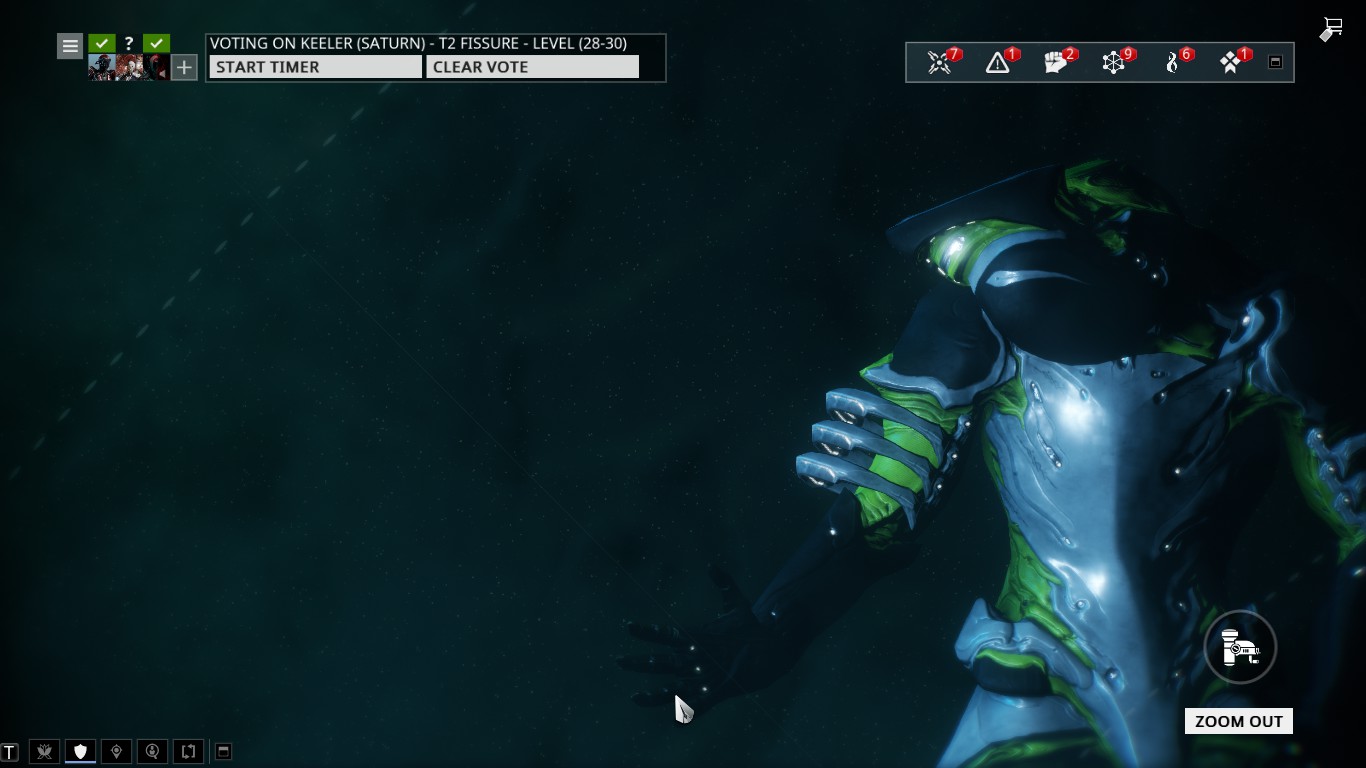Switch to the shield clan chat tab
The width and height of the screenshot is (1366, 768).
(81, 751)
